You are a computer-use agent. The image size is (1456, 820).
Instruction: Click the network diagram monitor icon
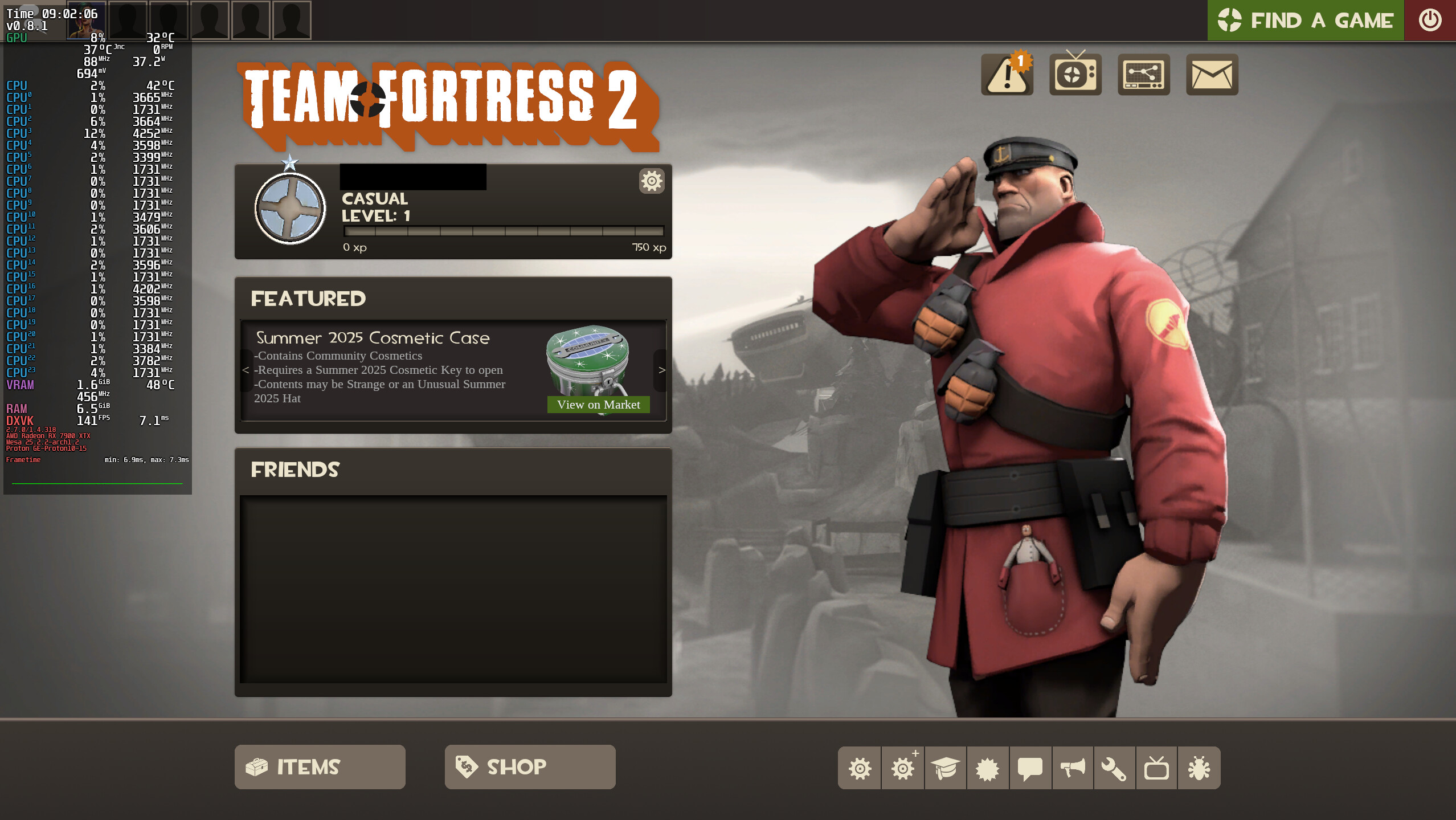pos(1143,75)
